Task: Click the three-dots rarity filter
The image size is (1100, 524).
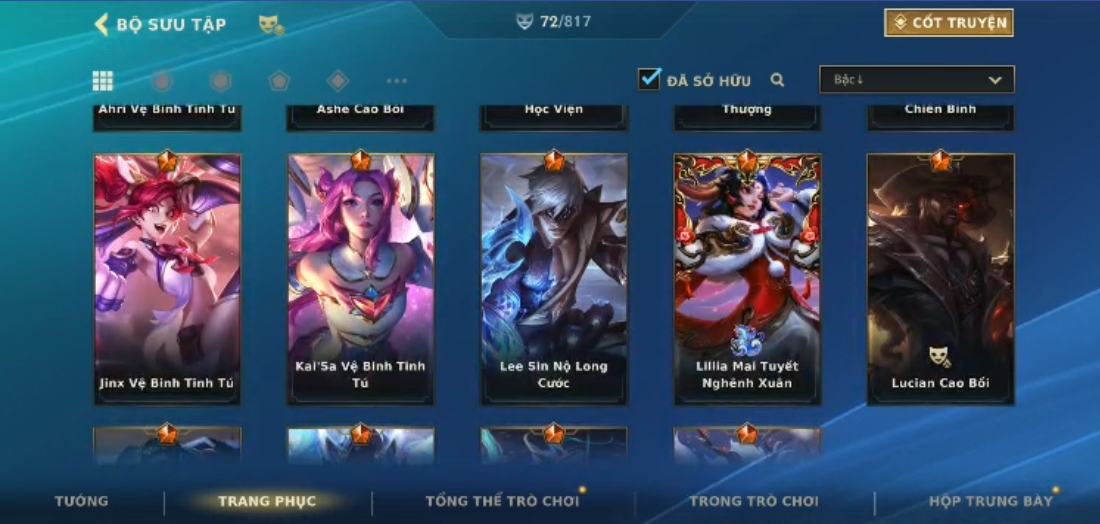Action: 397,81
